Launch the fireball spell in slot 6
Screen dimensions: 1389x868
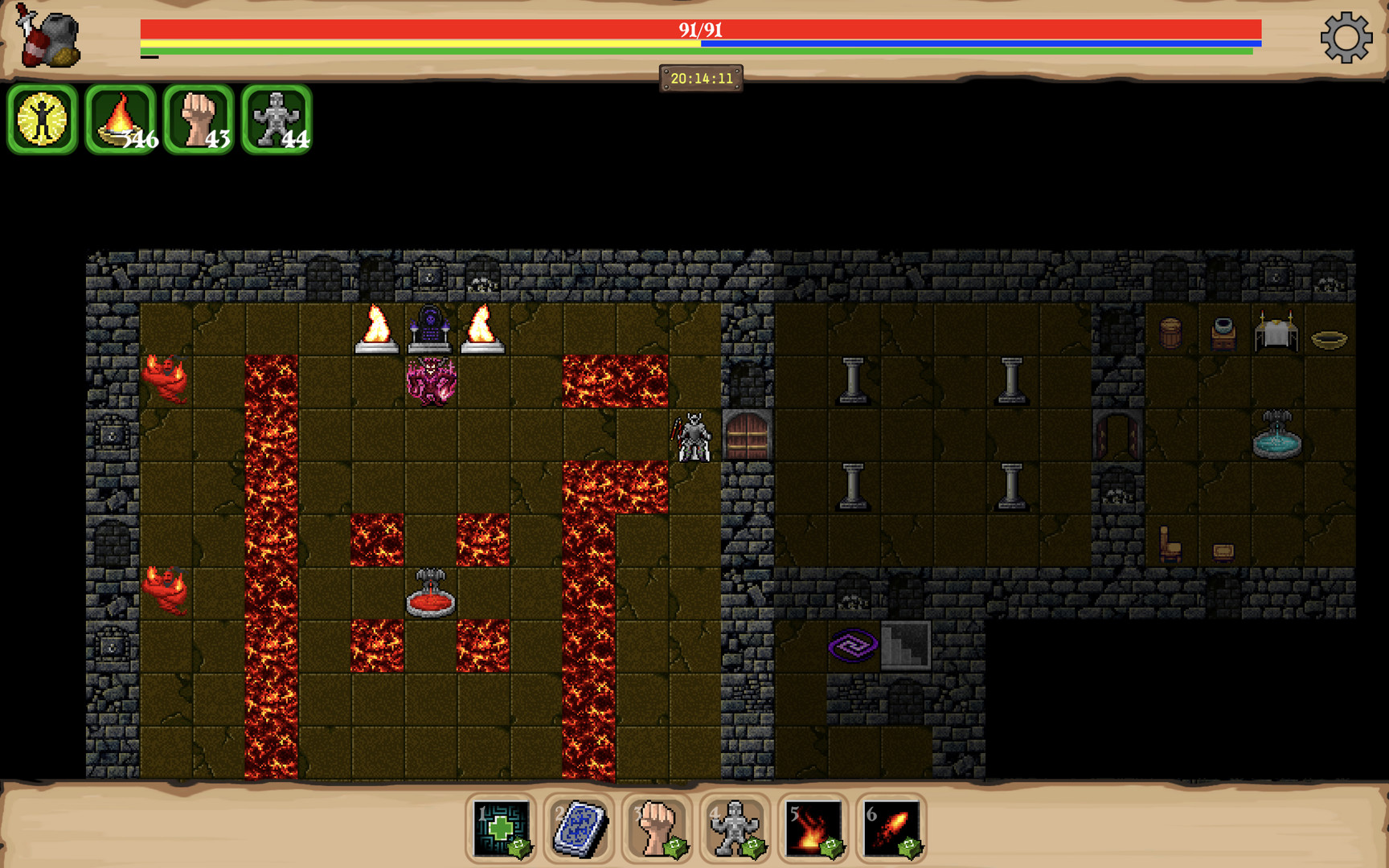[891, 828]
